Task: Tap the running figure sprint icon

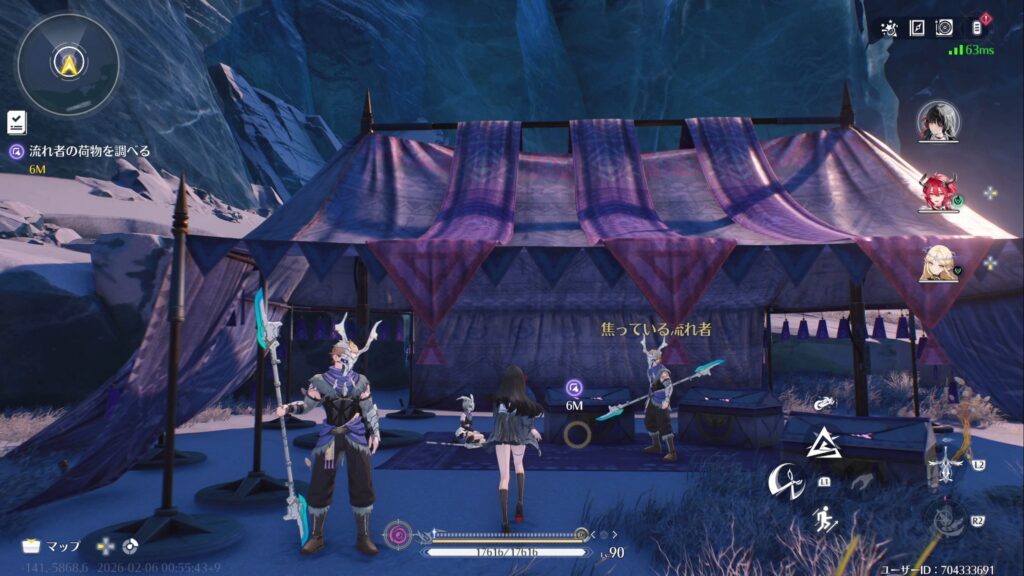Action: [825, 518]
